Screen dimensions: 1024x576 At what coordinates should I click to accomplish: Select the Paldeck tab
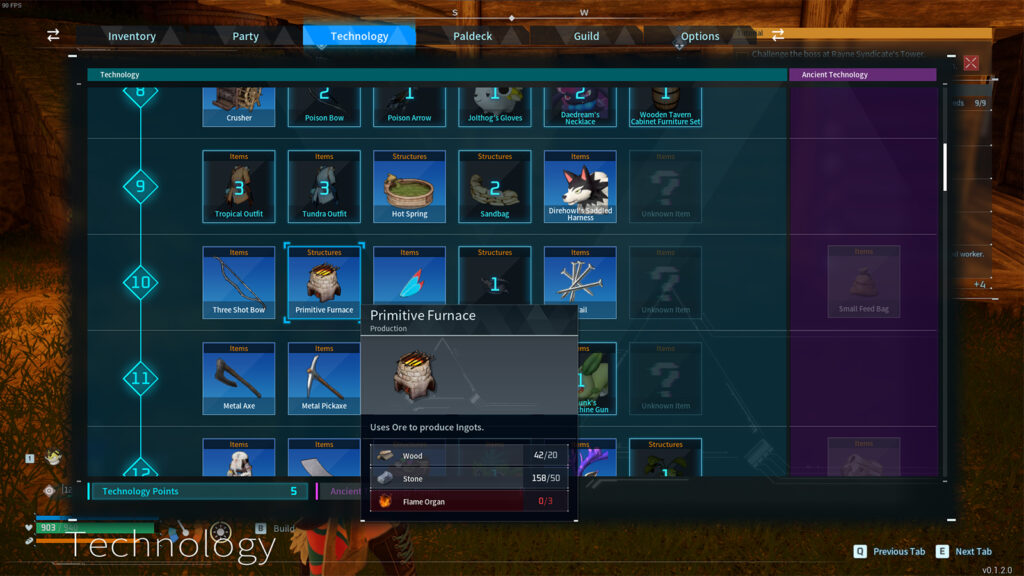coord(472,36)
